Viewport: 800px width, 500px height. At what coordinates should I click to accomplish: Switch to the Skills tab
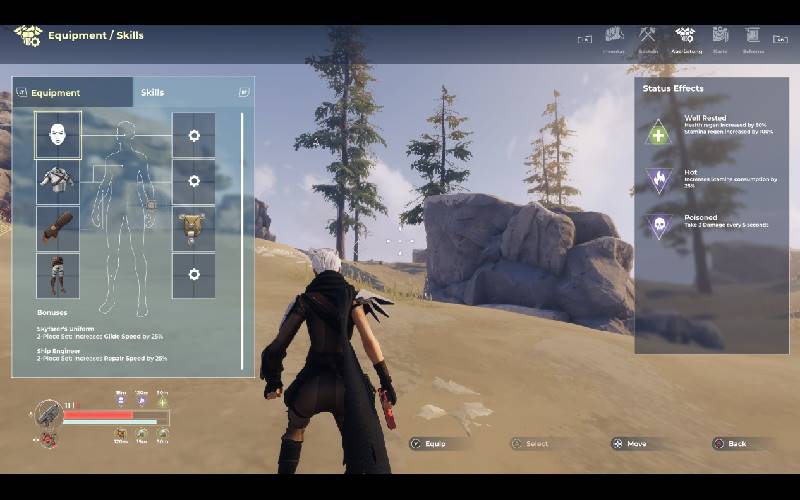[152, 92]
